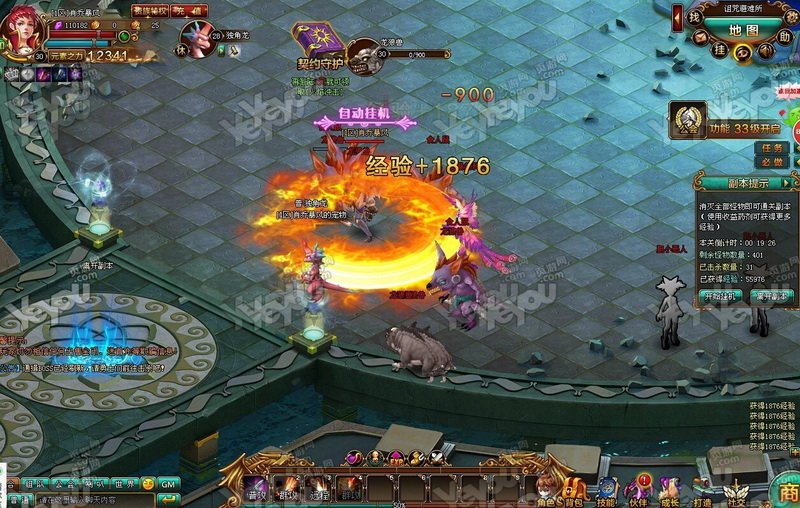Click the 找 round button
This screenshot has width=800, height=508.
tap(694, 18)
